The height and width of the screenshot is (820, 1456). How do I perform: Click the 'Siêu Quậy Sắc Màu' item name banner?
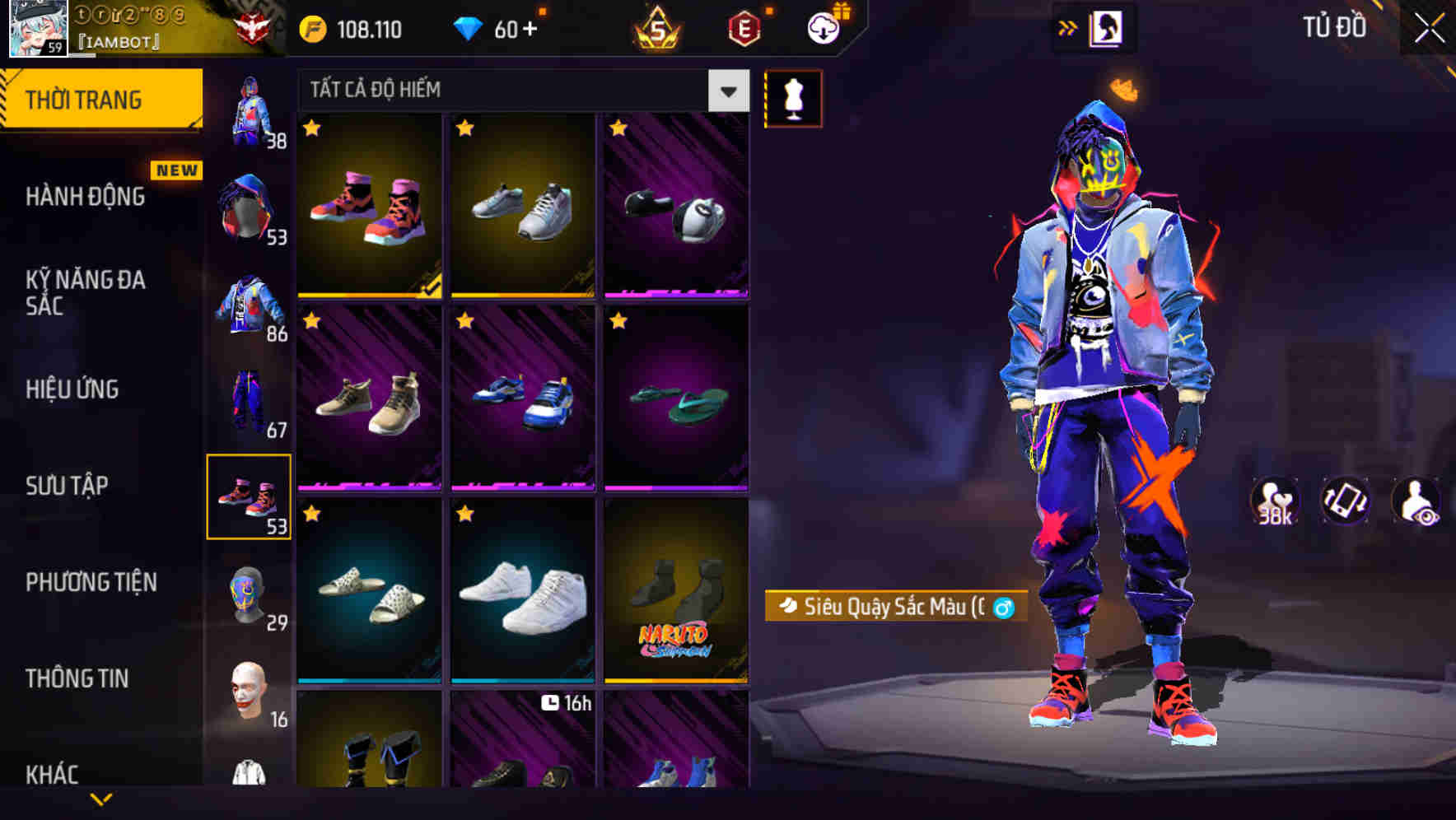(894, 609)
